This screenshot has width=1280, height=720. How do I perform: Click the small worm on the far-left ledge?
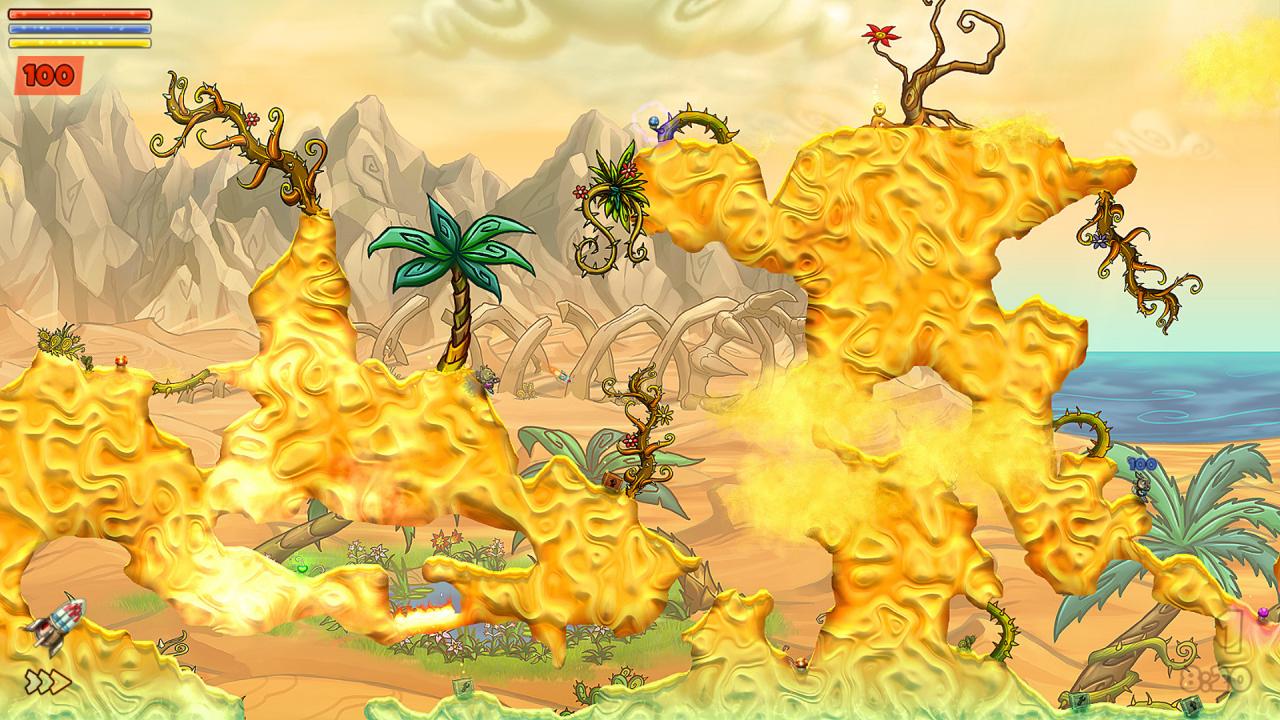tap(120, 362)
